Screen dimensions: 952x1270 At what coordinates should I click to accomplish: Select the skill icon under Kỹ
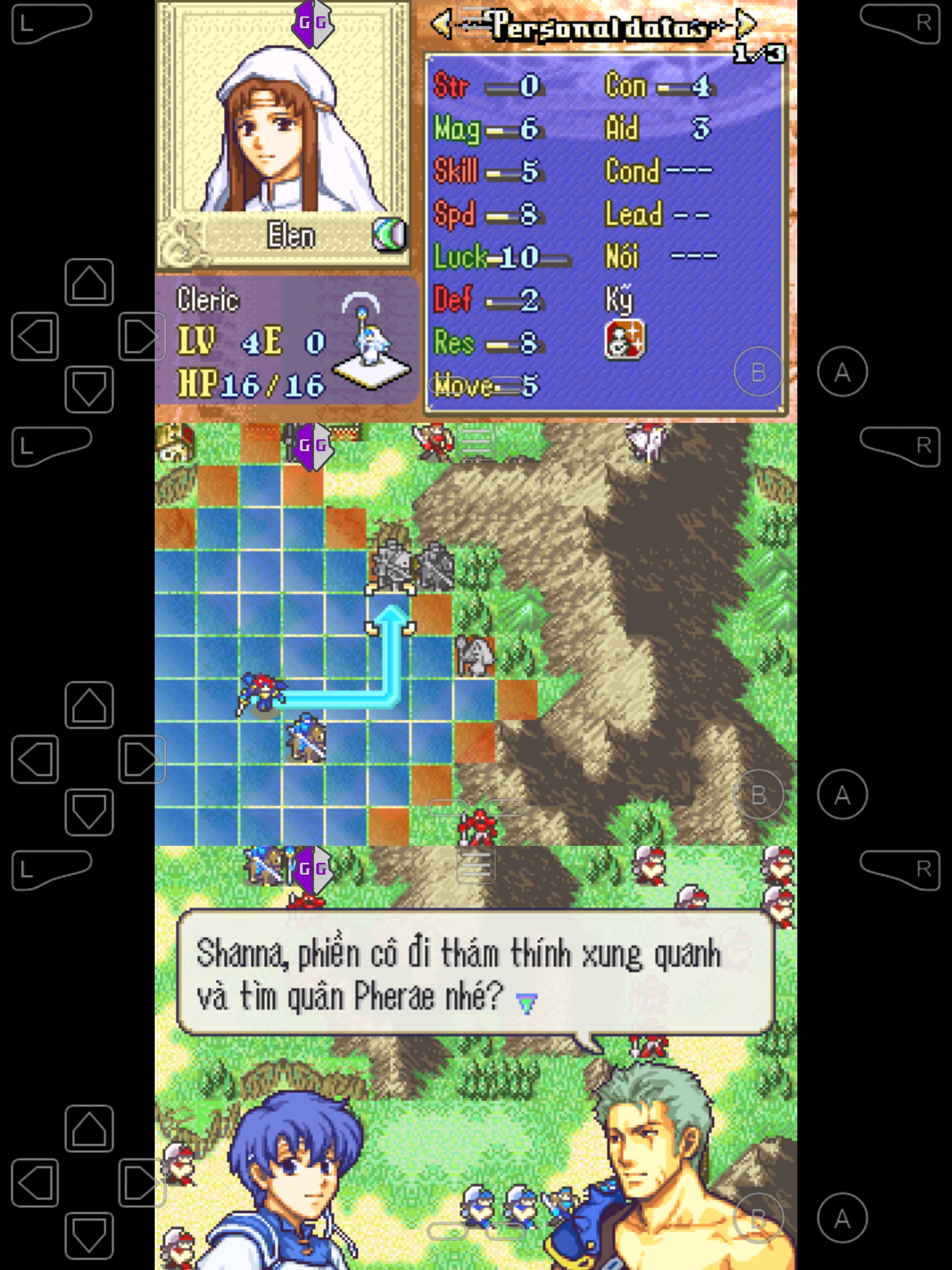(625, 340)
